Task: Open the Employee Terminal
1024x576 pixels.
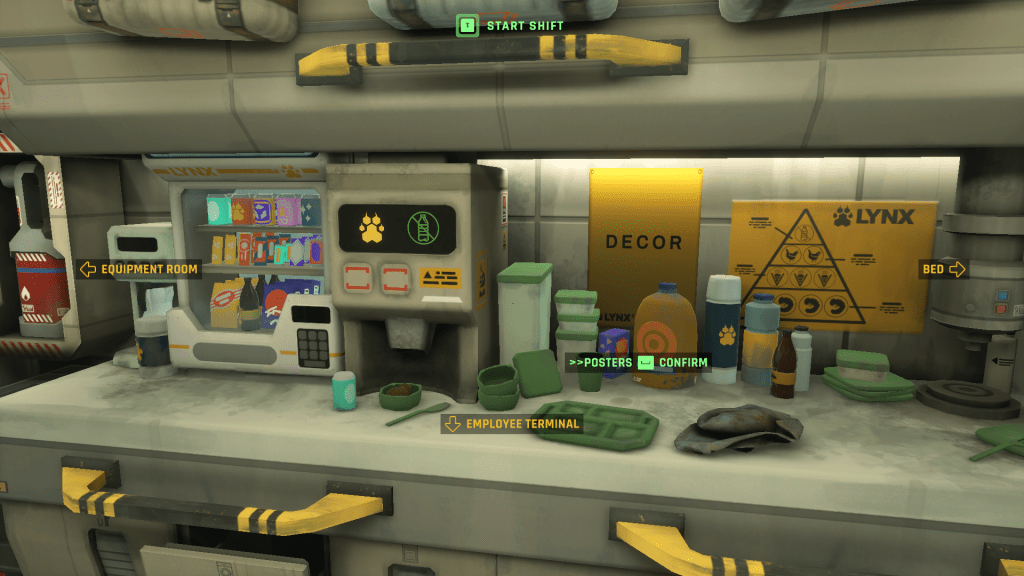Action: pos(512,424)
